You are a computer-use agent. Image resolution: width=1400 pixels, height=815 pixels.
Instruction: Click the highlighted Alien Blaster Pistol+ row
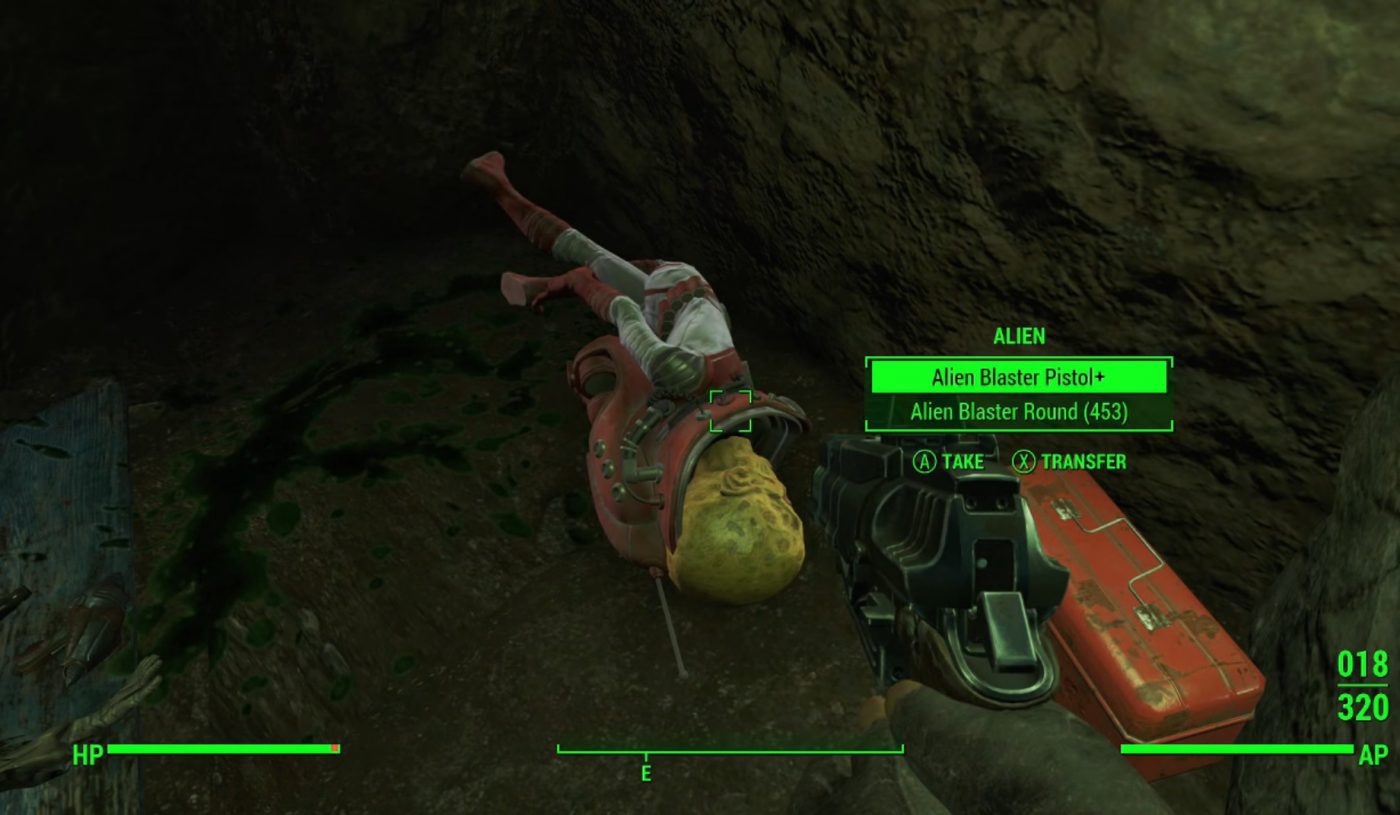coord(1018,378)
